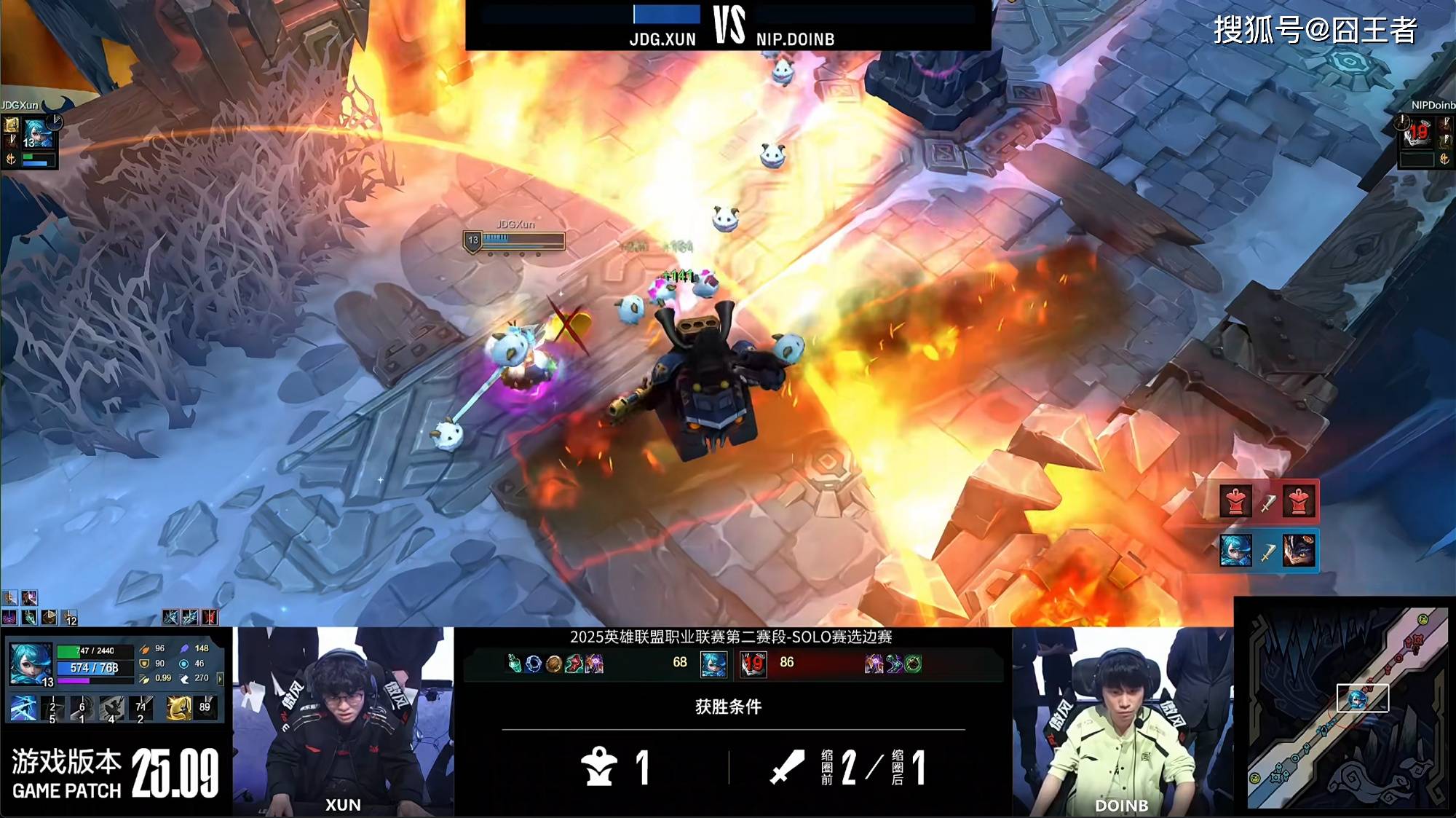
Task: Click the ability showing cooldown 71
Action: 141,708
